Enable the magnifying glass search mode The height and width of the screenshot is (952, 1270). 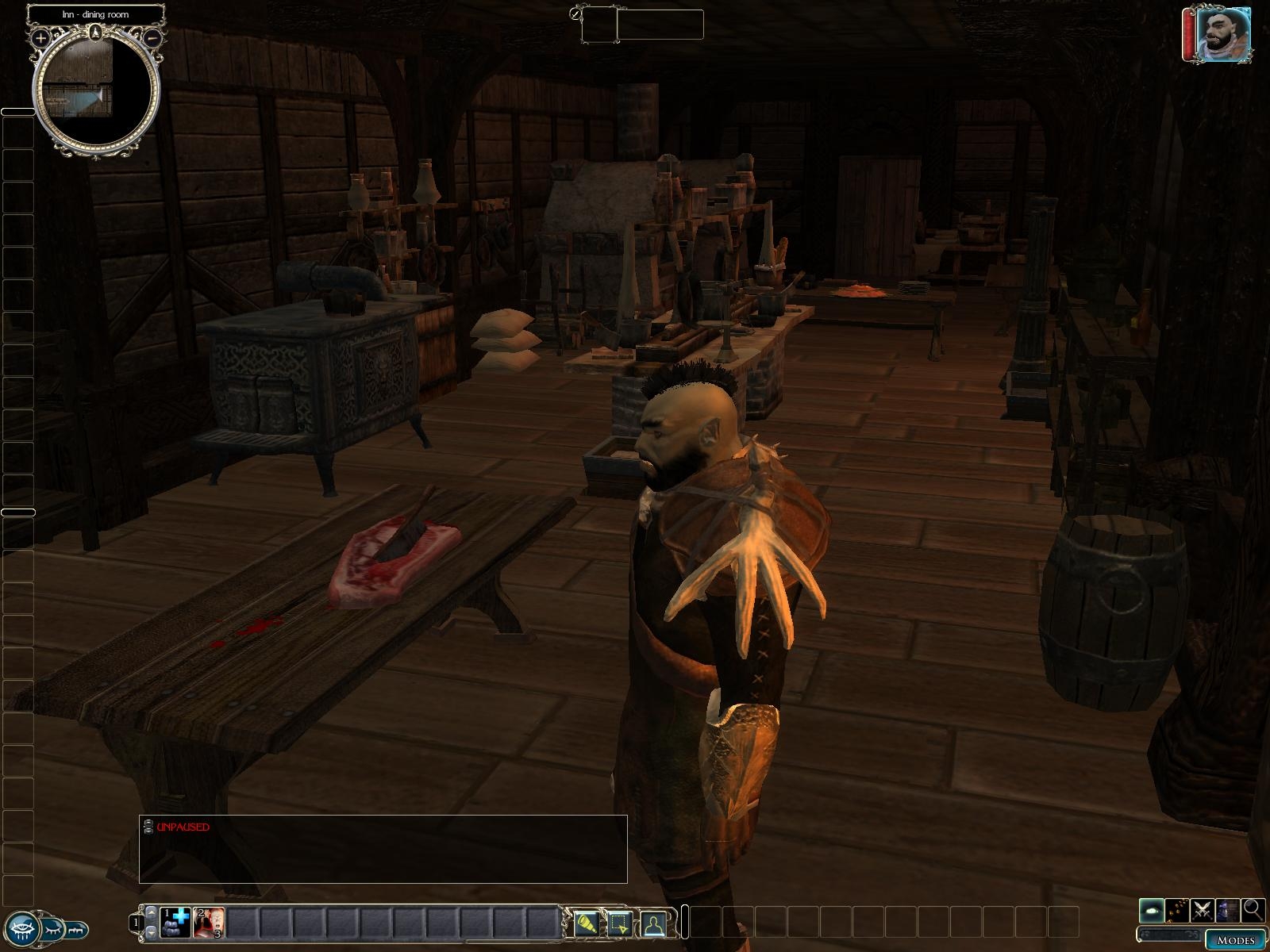click(1253, 909)
